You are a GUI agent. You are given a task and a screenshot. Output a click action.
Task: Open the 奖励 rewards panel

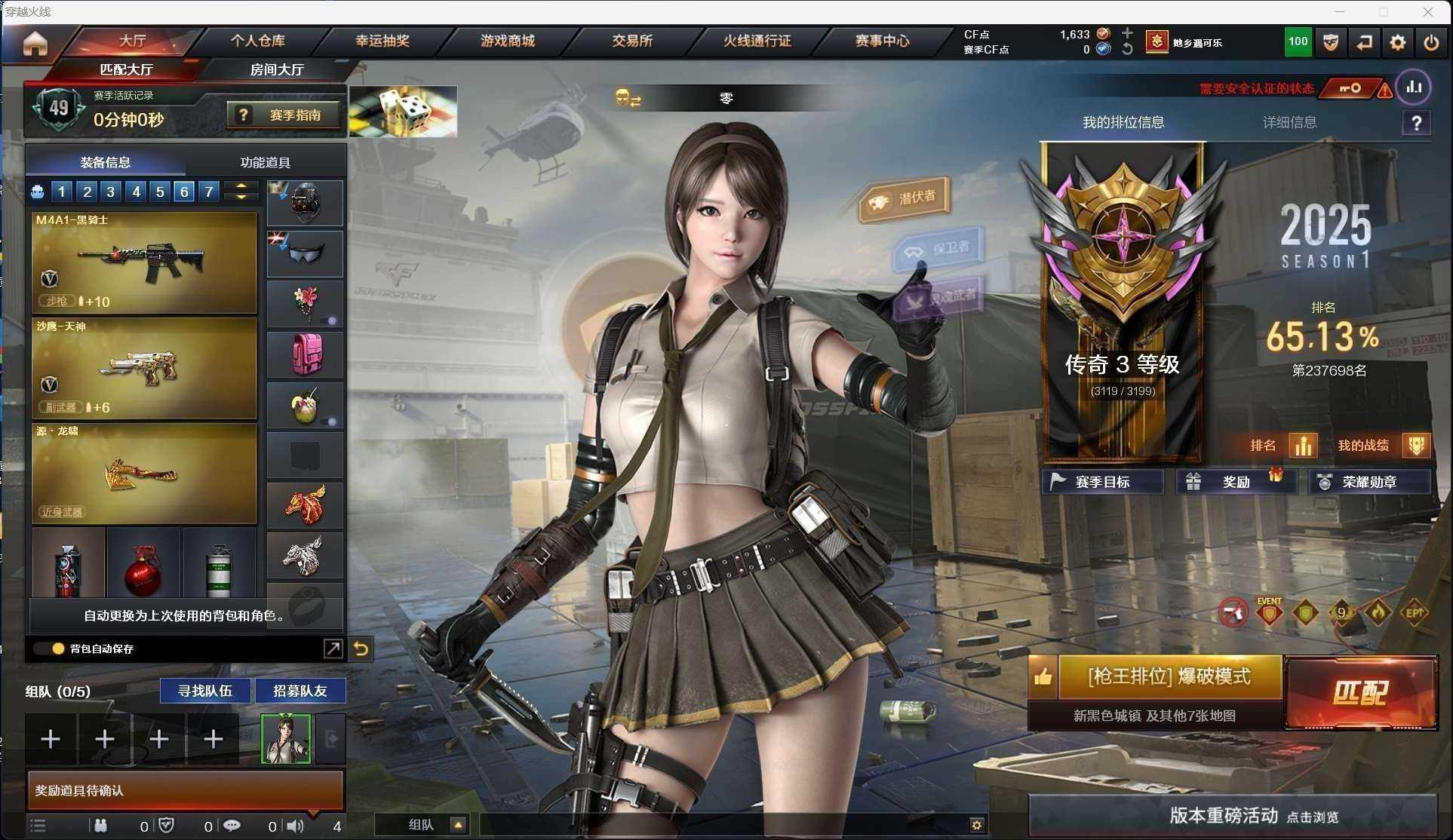[x=1236, y=482]
